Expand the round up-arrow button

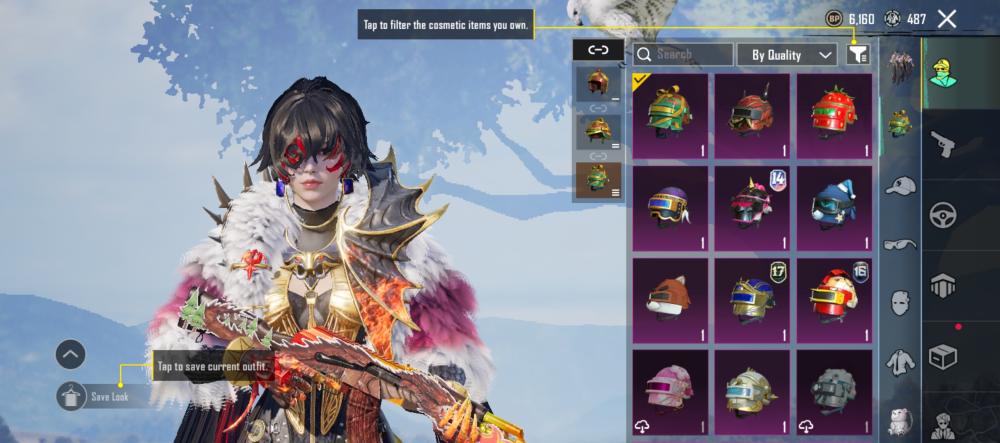click(70, 353)
